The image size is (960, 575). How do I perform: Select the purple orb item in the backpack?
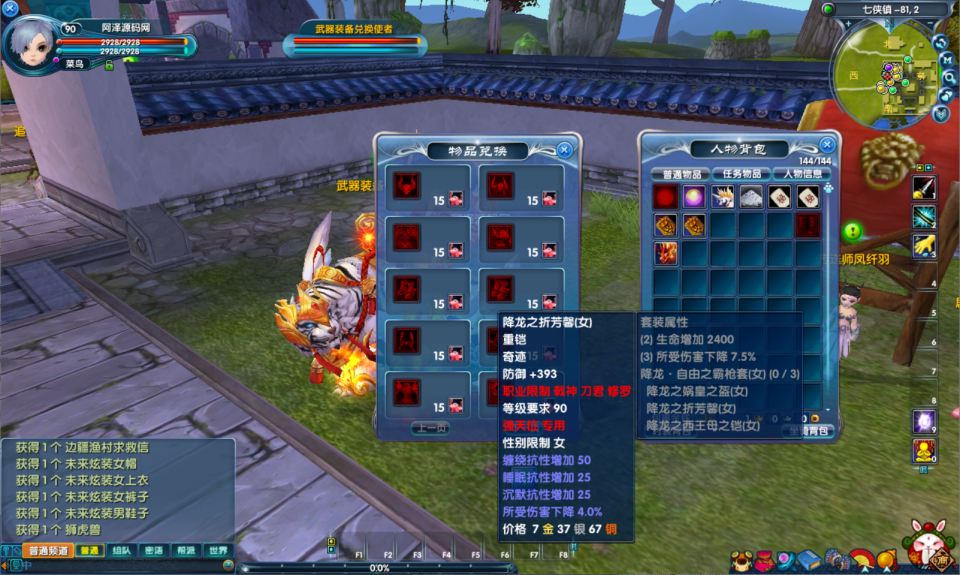[693, 198]
